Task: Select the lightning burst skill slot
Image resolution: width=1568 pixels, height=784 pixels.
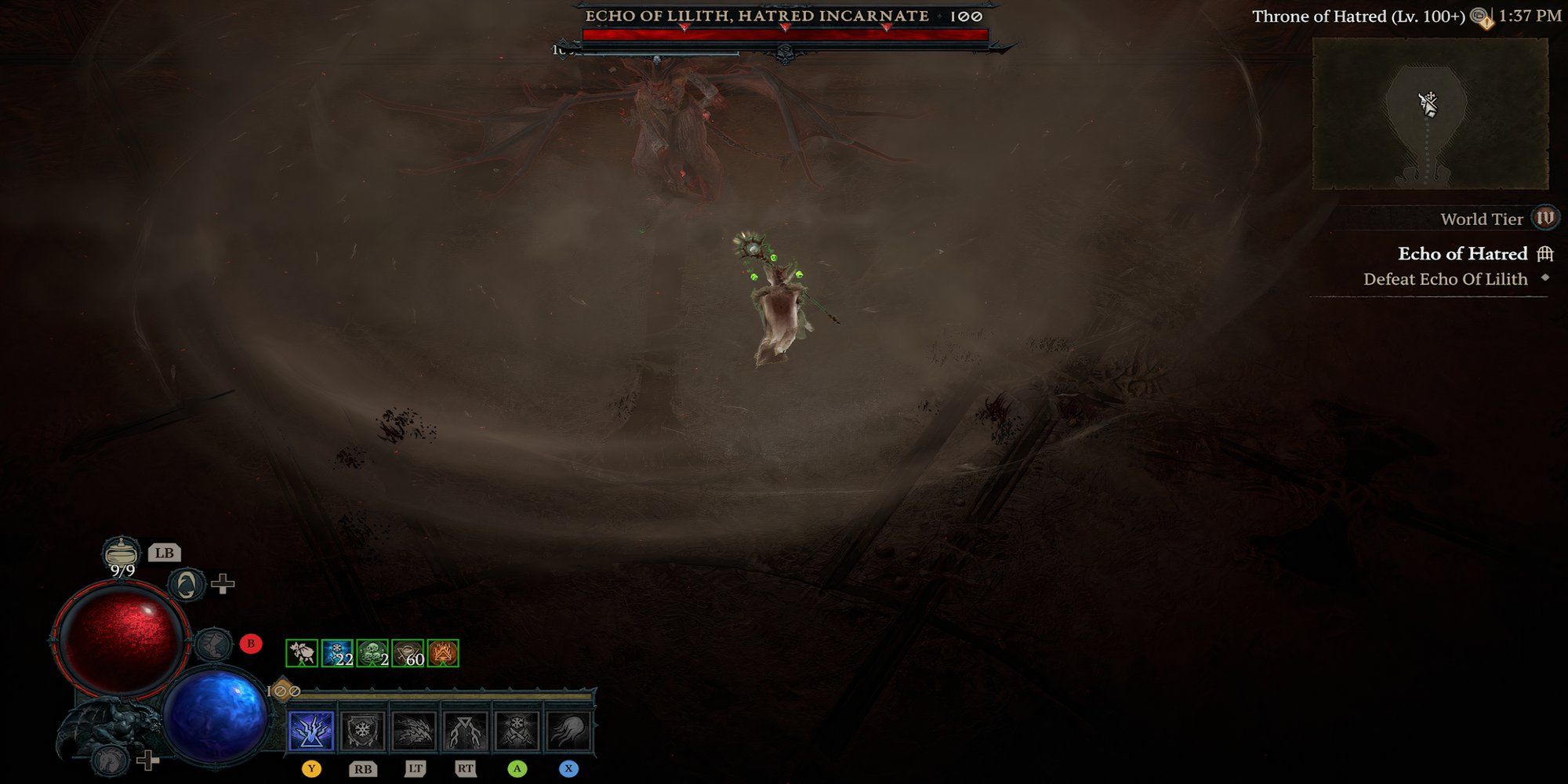Action: pos(311,731)
